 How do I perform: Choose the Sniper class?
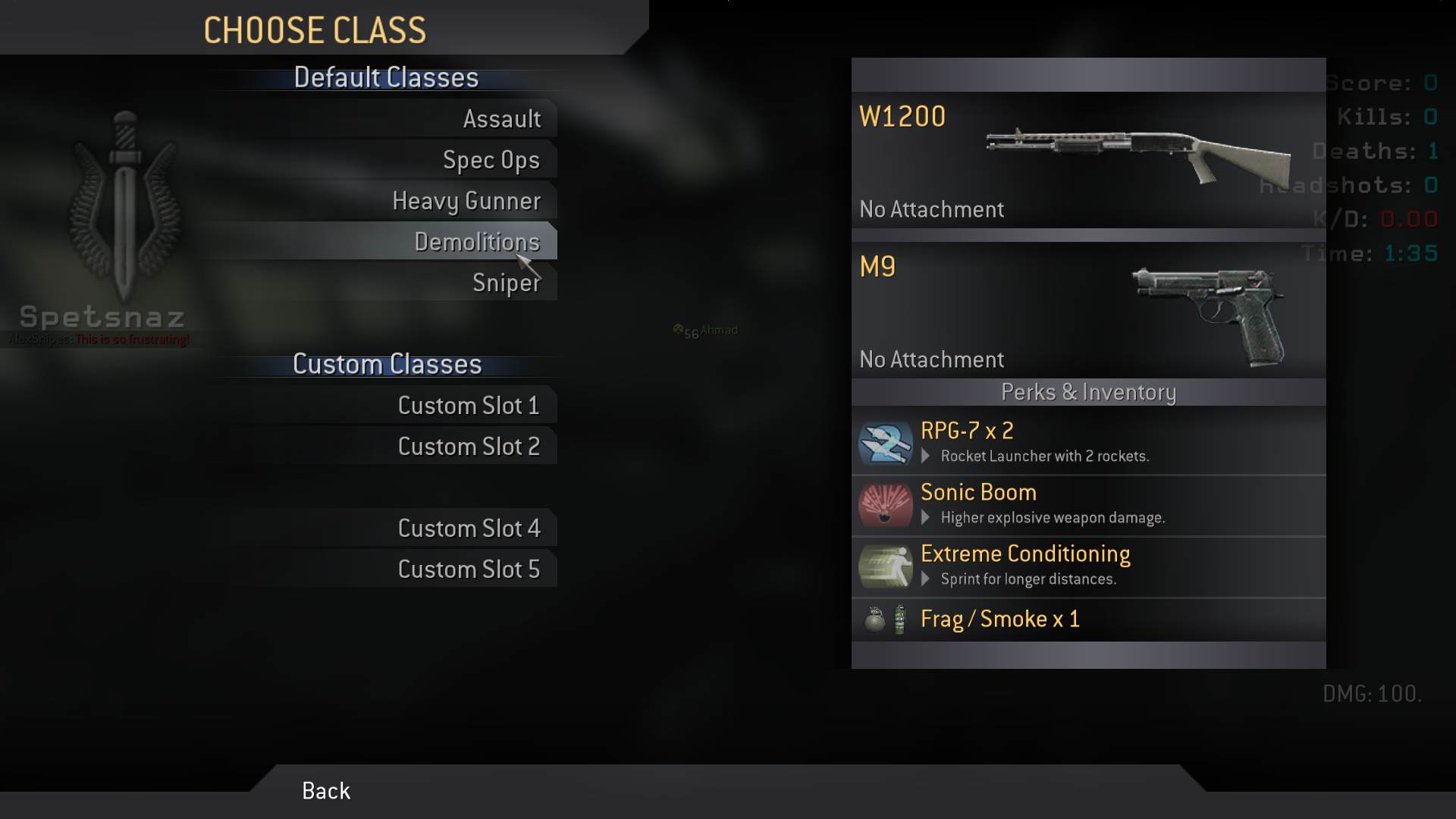(x=506, y=283)
